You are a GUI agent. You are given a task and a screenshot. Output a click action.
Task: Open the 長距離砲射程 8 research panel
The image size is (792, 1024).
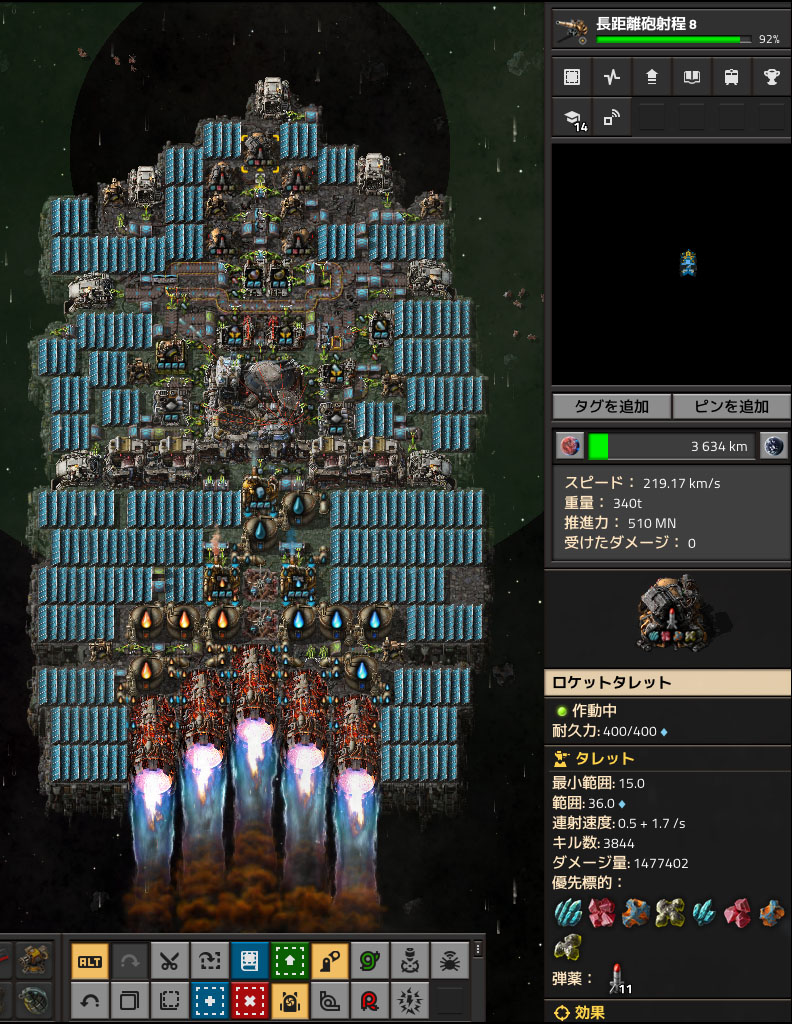click(671, 25)
